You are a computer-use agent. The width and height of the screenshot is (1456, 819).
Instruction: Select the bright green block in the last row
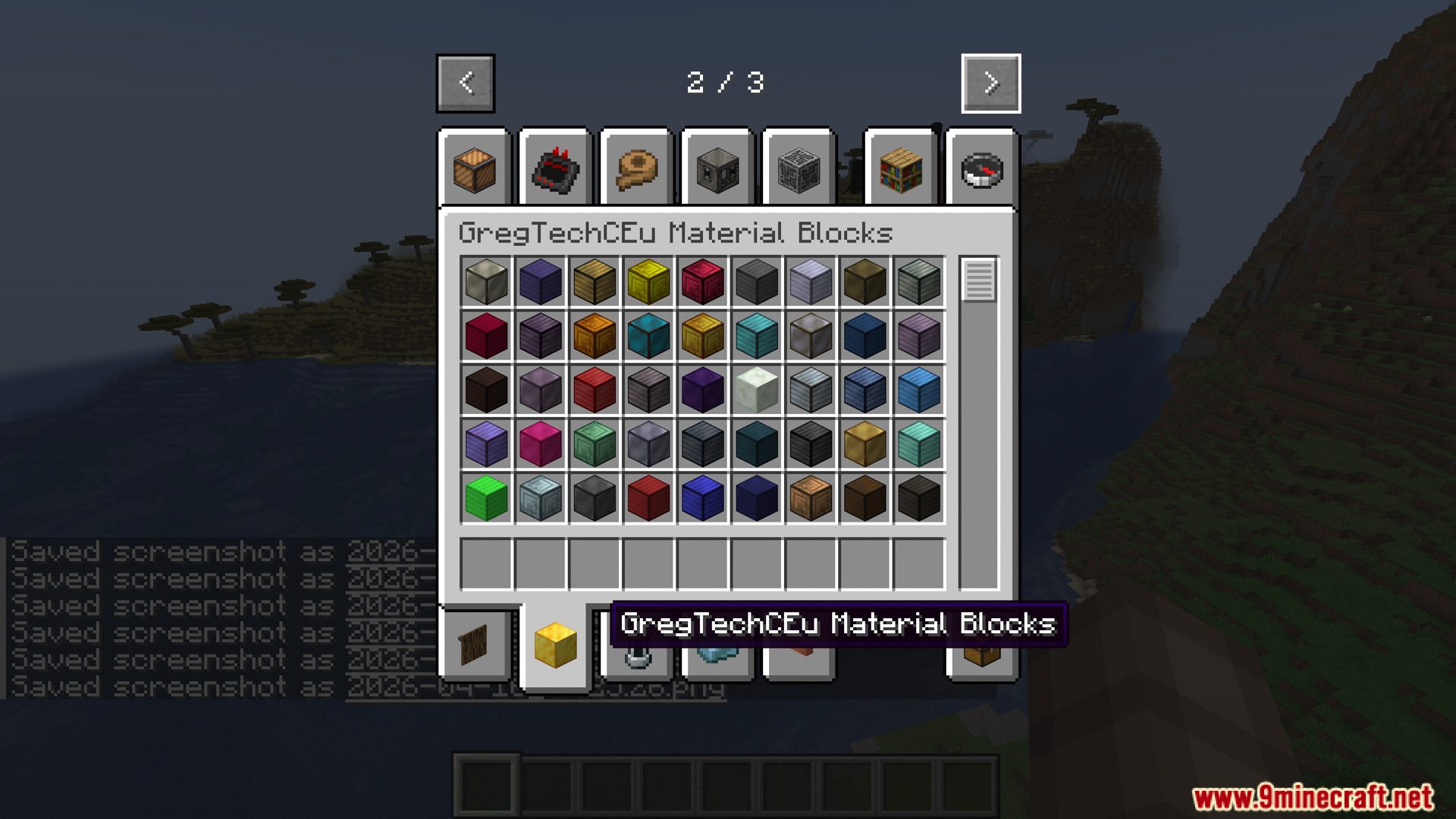(485, 500)
